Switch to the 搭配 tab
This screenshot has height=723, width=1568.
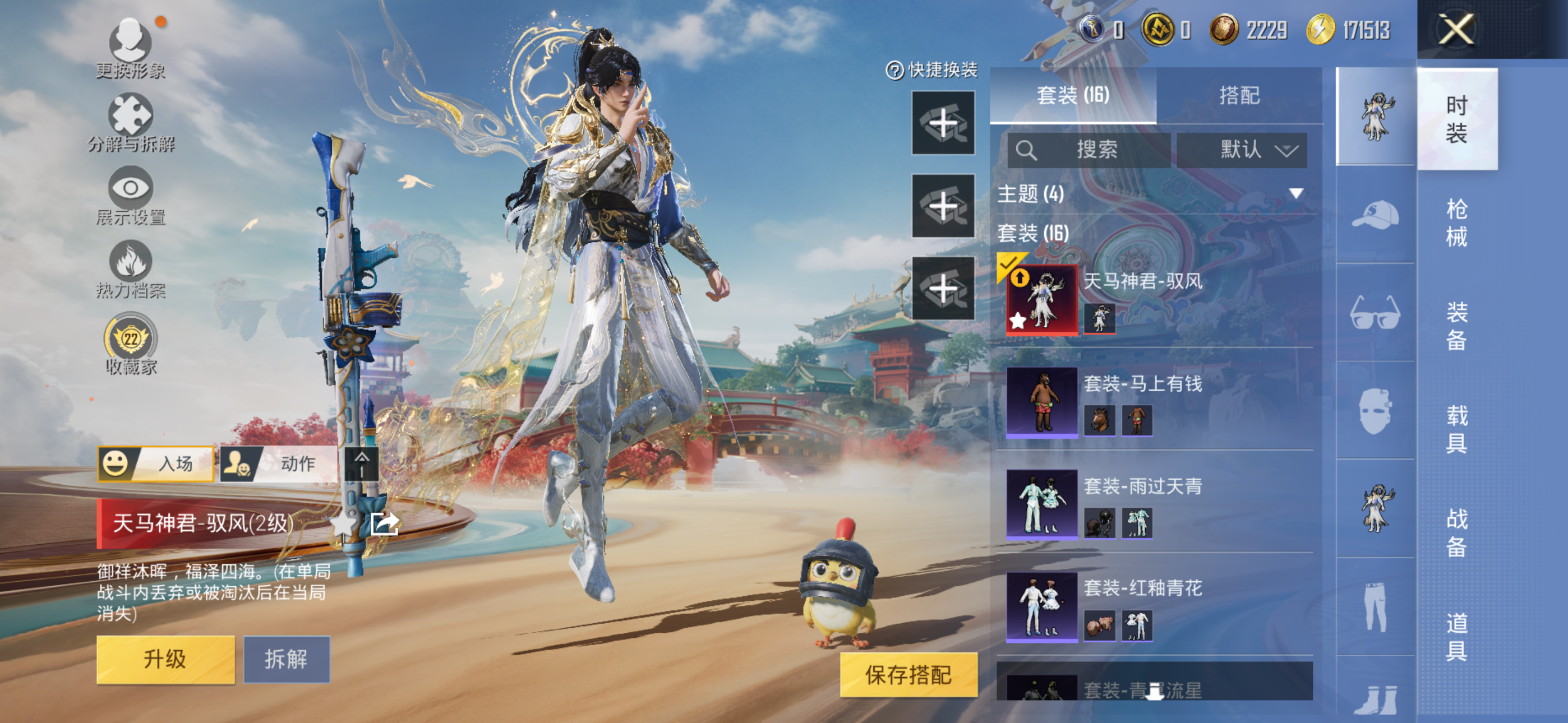[x=1239, y=95]
